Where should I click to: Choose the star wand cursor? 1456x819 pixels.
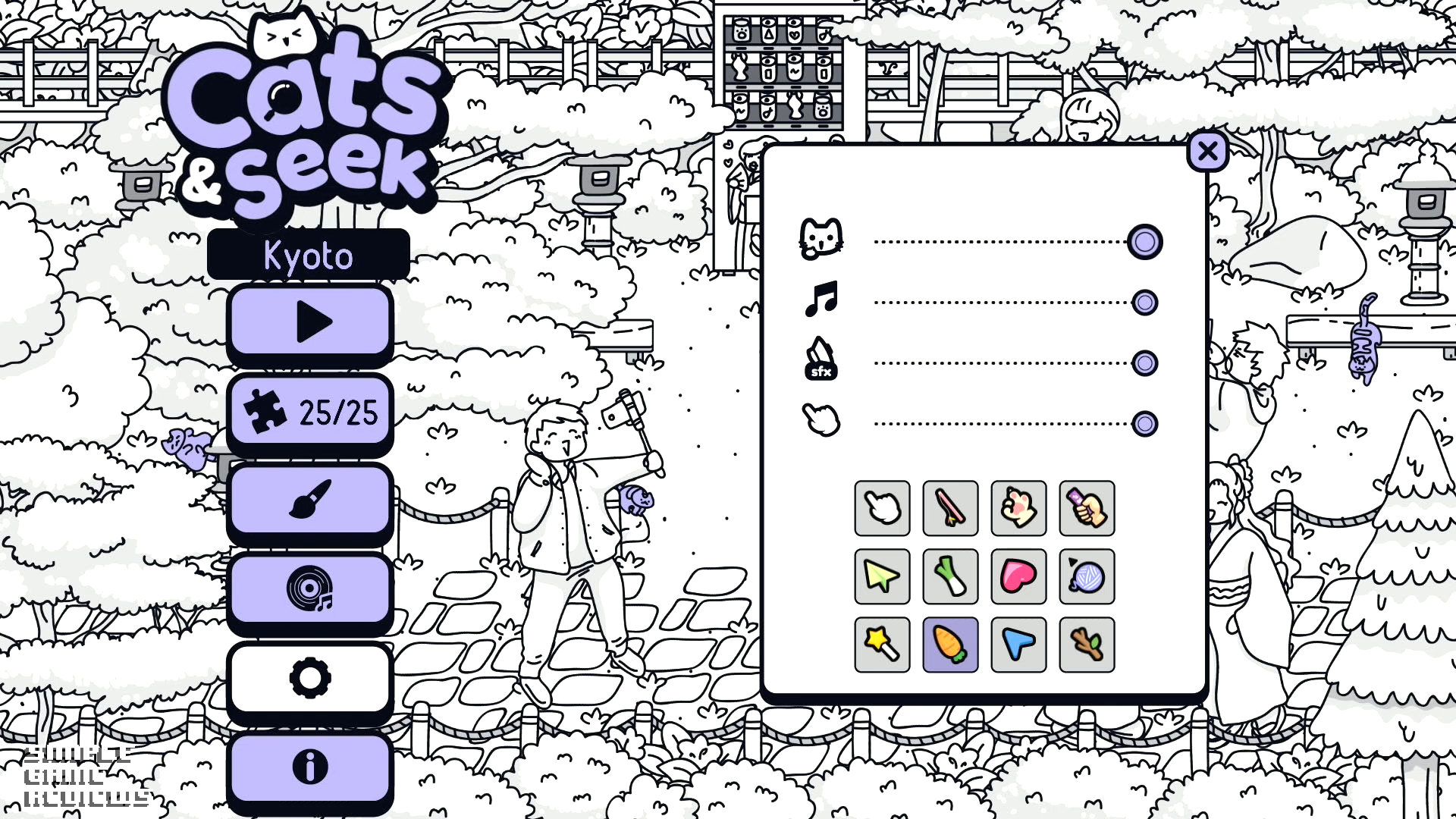tap(882, 645)
